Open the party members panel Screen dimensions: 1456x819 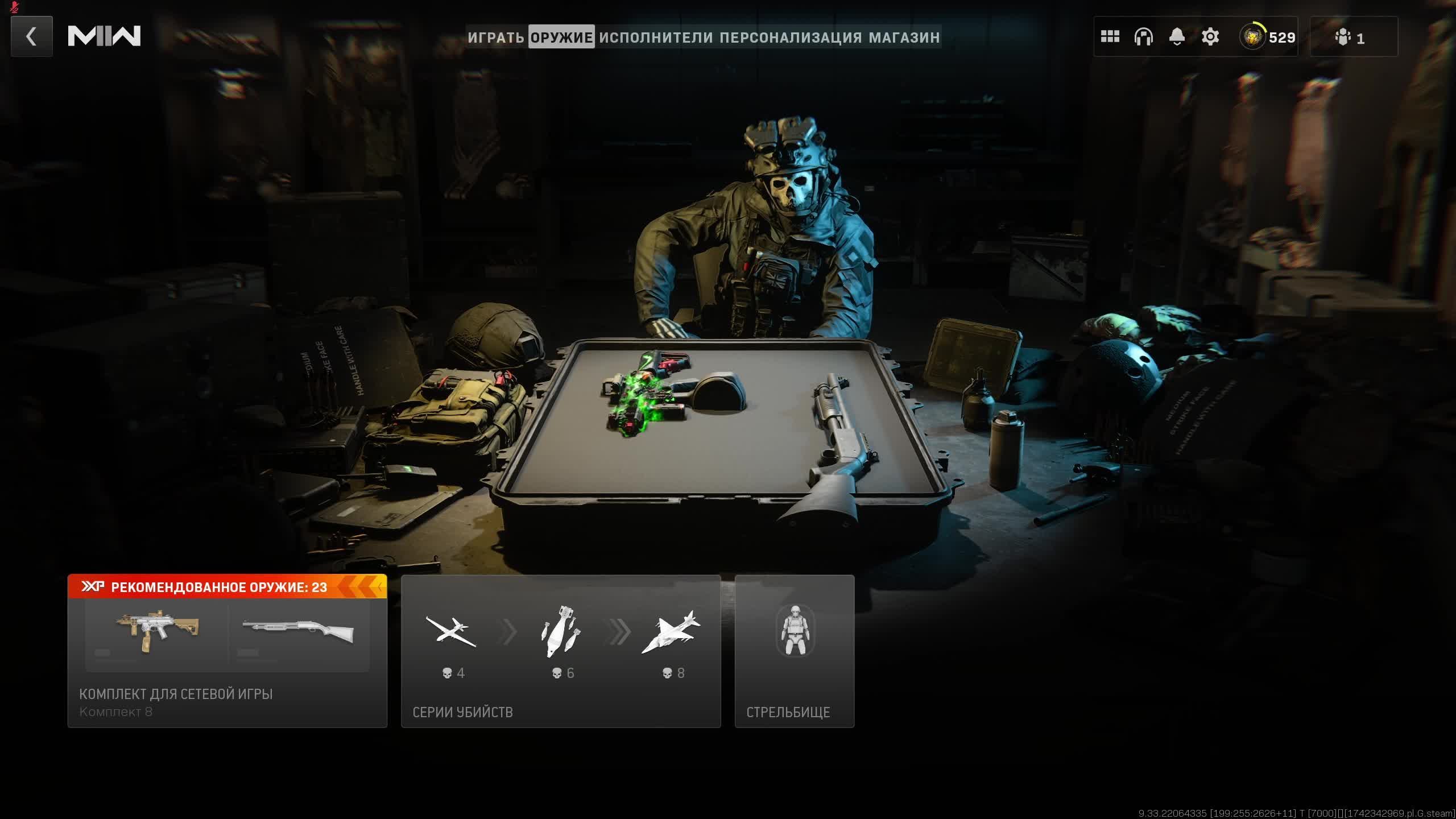(1352, 38)
